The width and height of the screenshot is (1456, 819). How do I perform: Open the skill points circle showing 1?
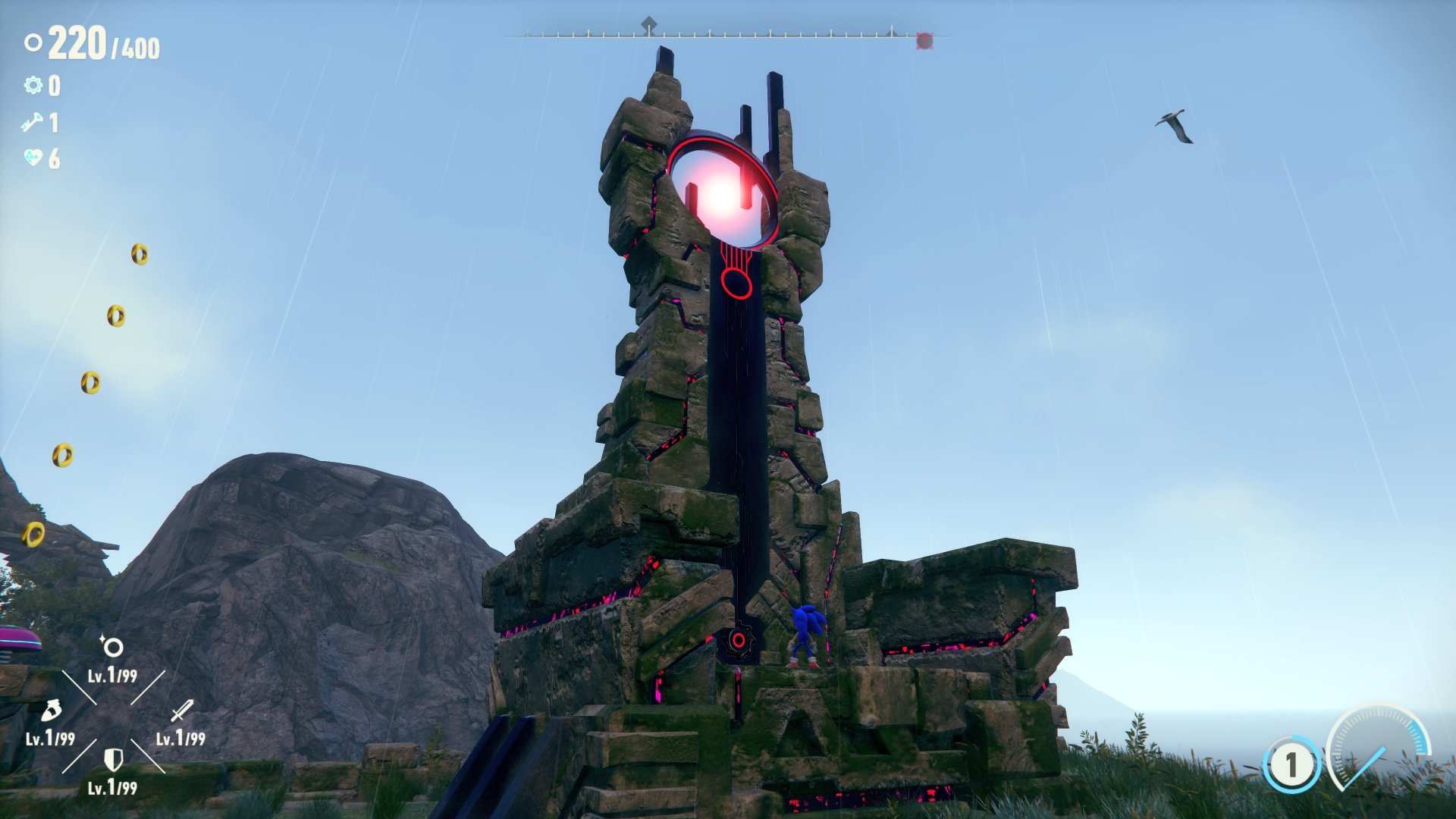tap(1291, 764)
